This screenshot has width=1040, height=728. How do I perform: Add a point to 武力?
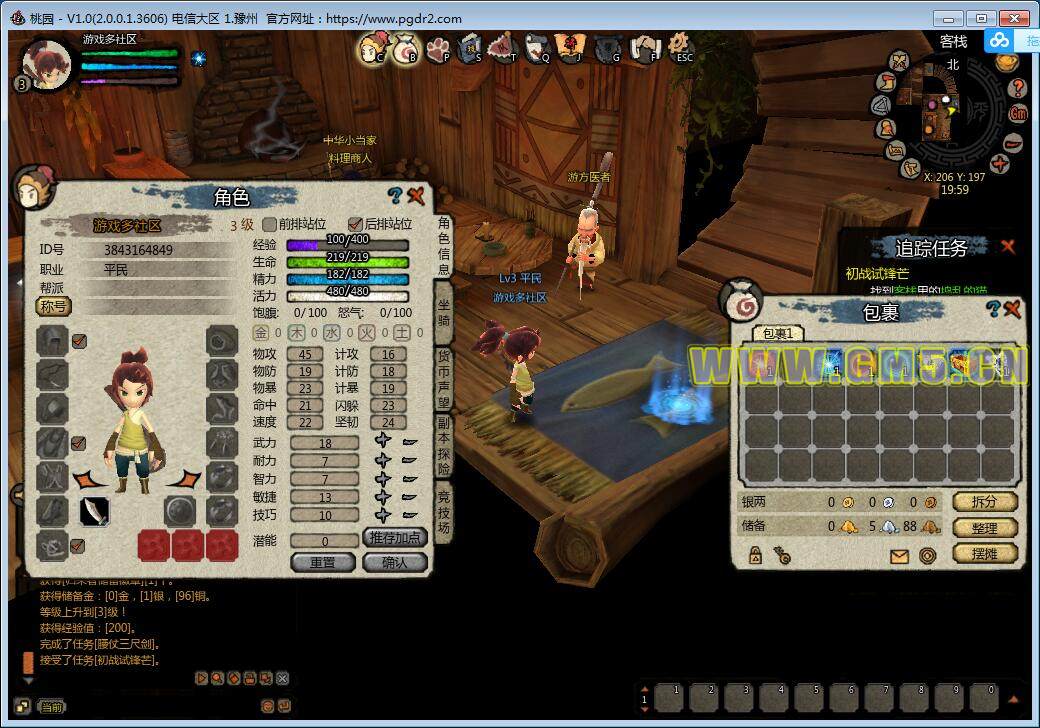383,442
